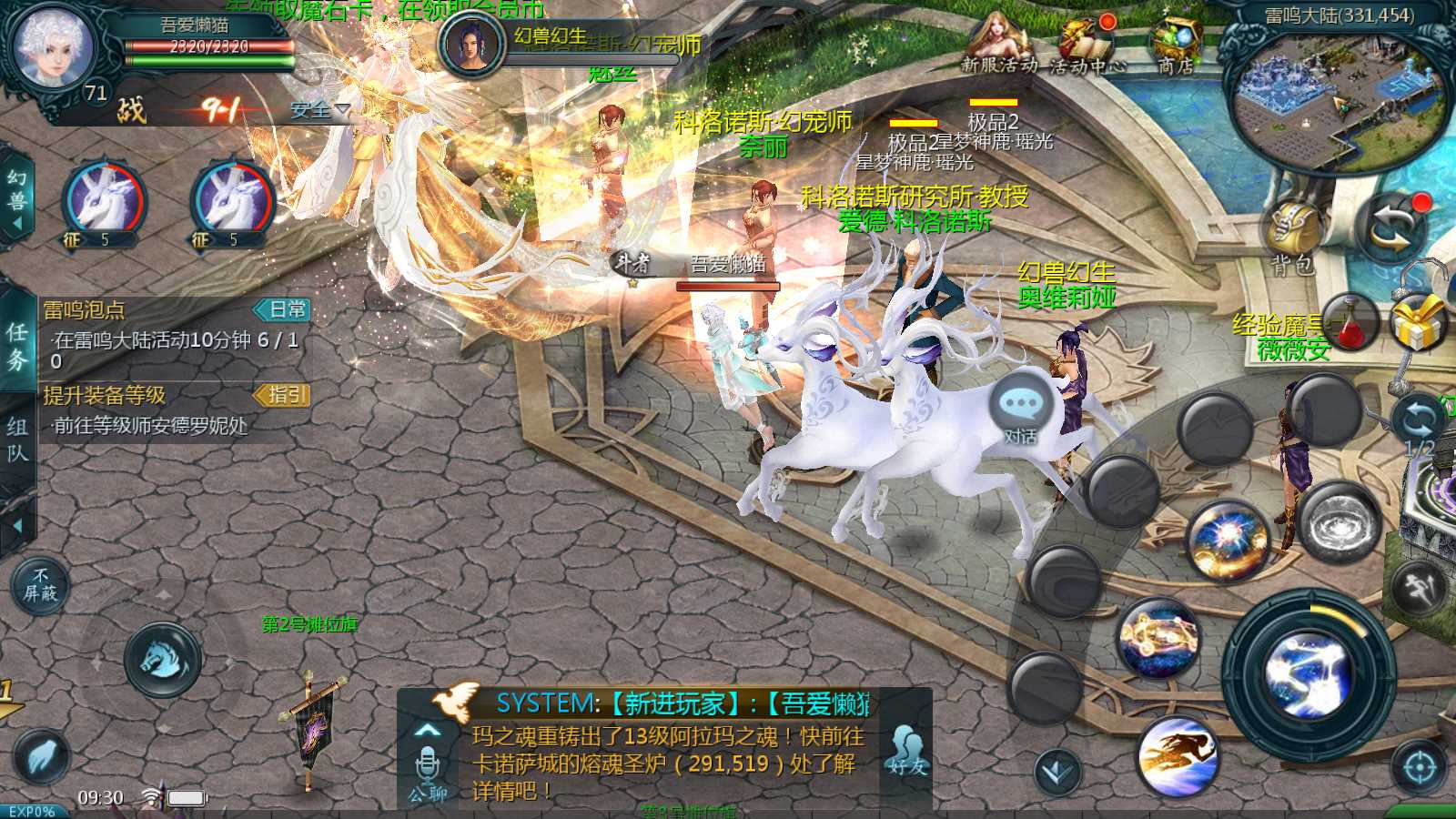The height and width of the screenshot is (819, 1456).
Task: Open the 幻兽 pet side tab
Action: [x=16, y=194]
